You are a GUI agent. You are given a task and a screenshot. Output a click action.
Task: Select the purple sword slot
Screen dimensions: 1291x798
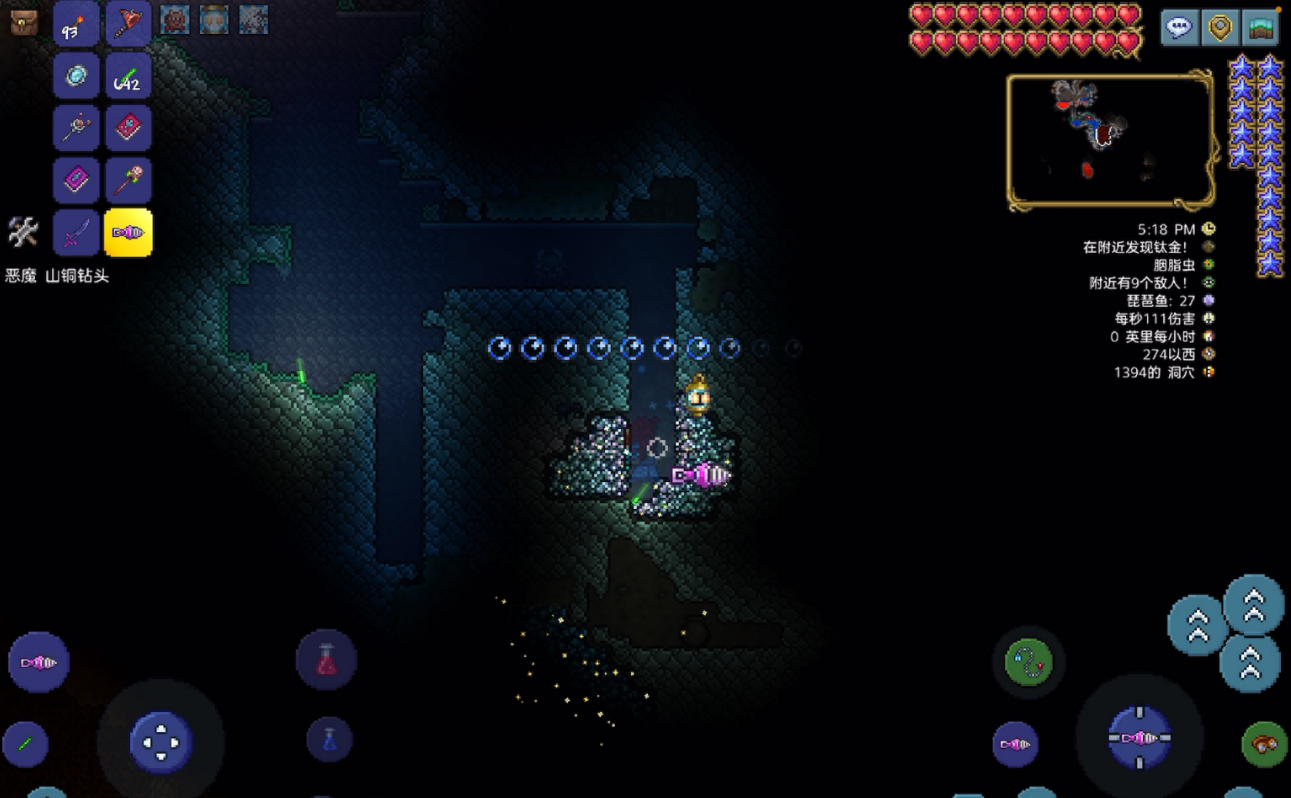click(x=76, y=233)
